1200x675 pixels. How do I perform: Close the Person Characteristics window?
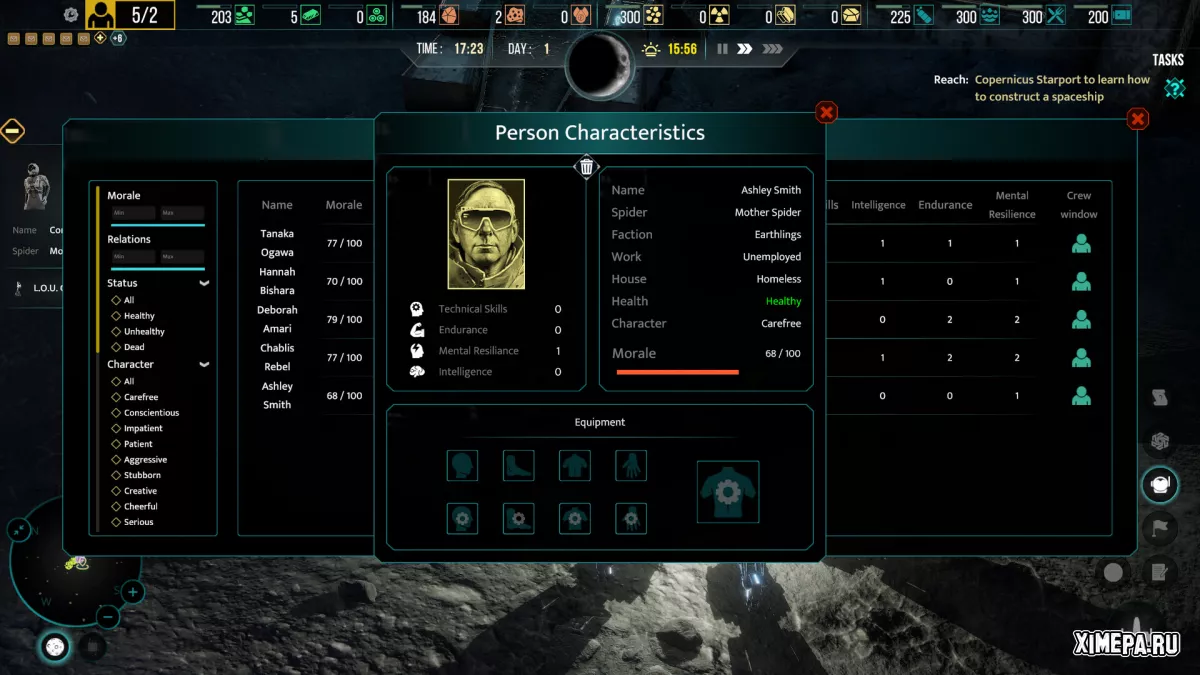[x=826, y=113]
